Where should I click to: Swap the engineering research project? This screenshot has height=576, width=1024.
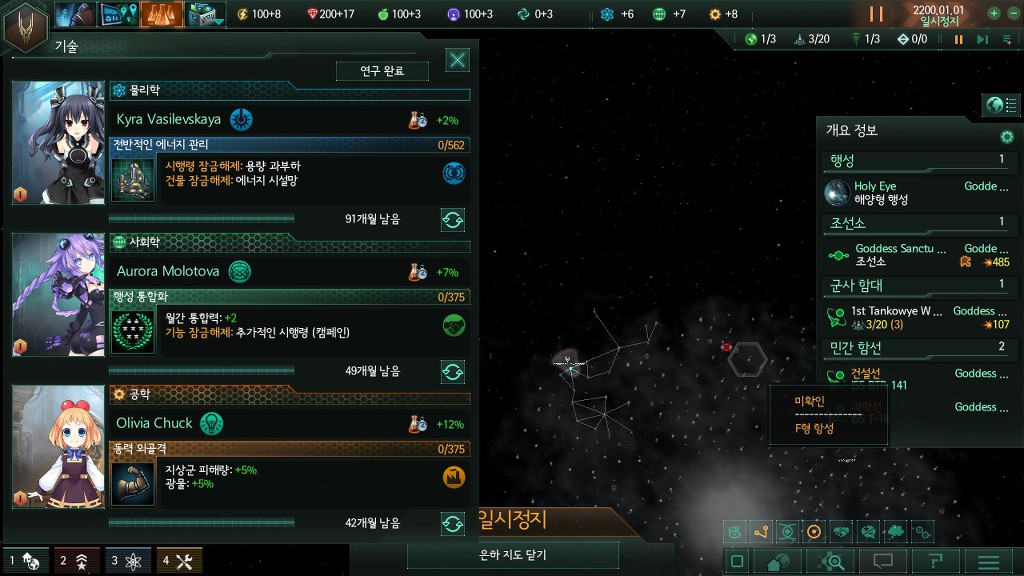click(x=453, y=523)
